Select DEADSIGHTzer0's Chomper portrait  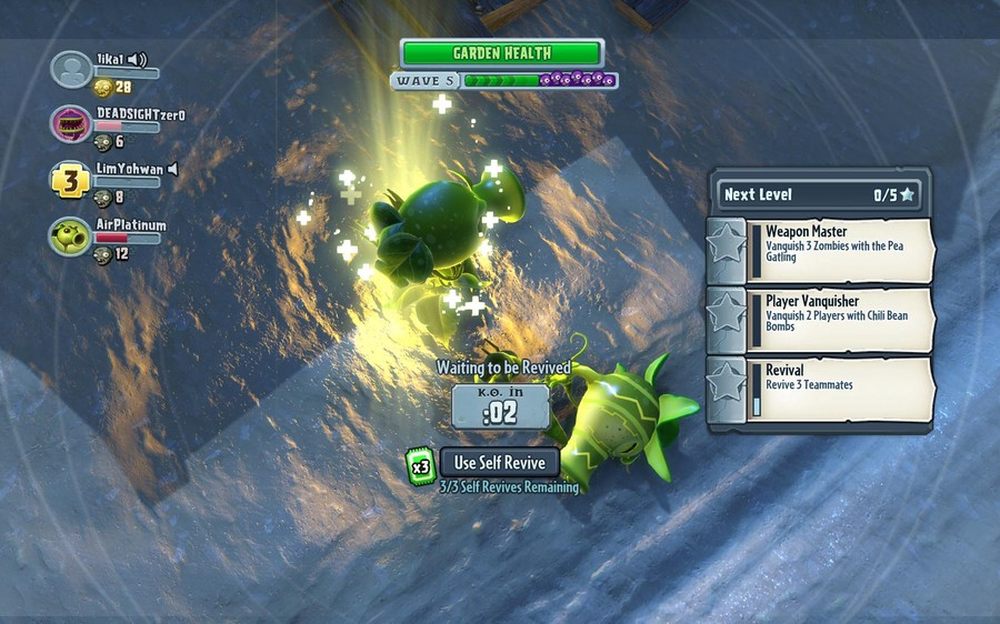[x=71, y=124]
